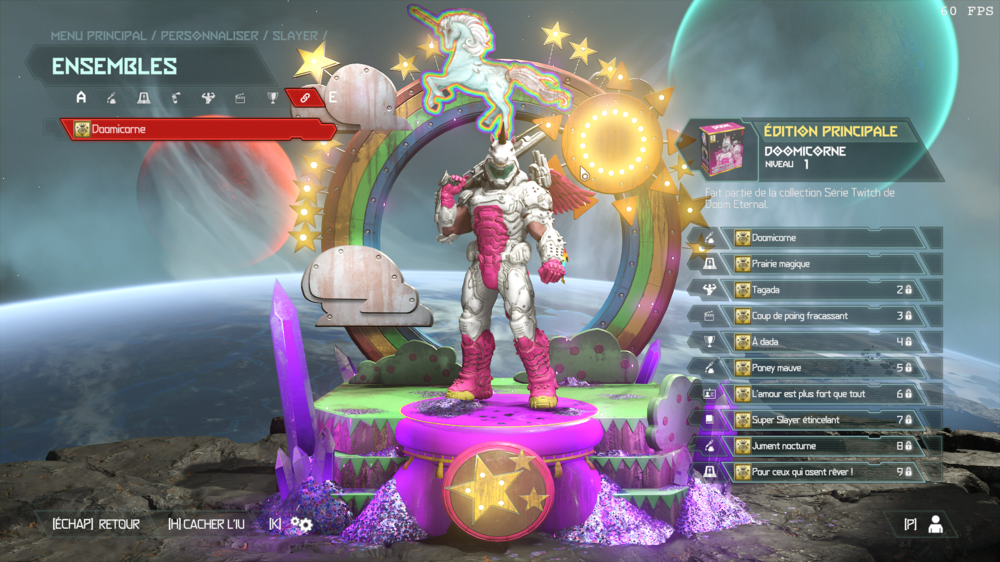Click the Doomicorne edition box thumbnail

click(x=722, y=149)
